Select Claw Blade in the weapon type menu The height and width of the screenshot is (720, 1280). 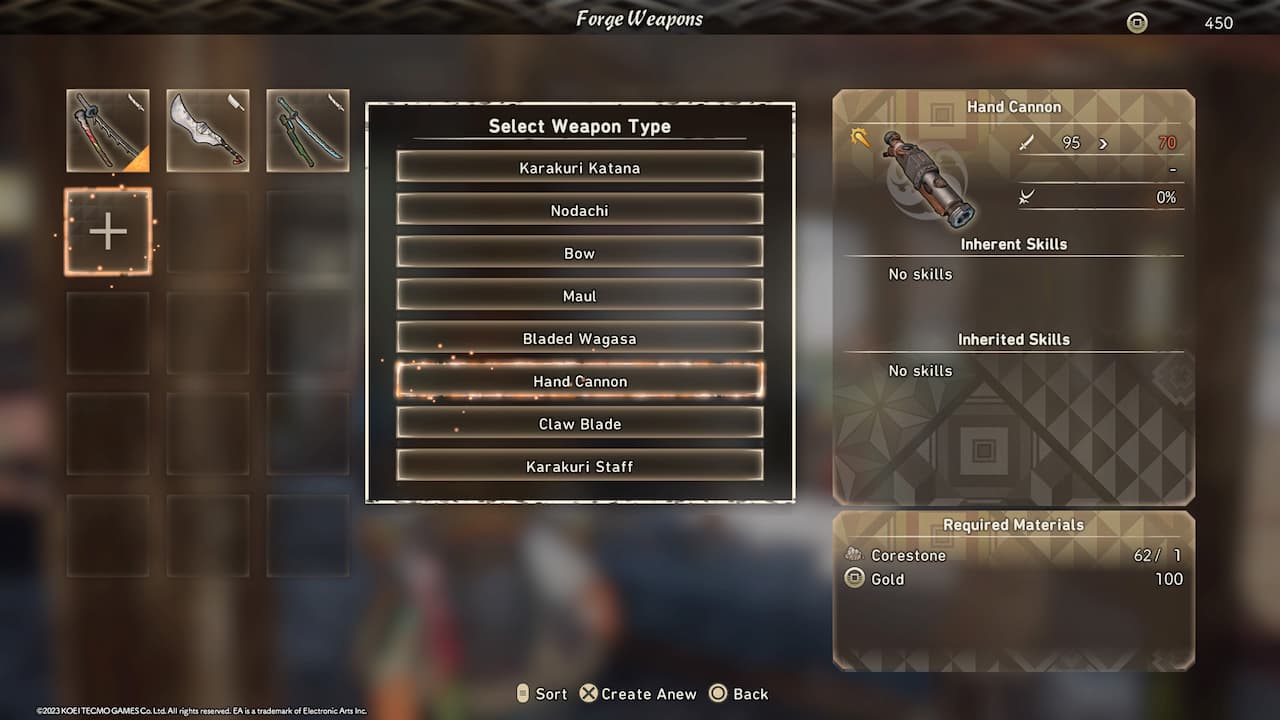click(579, 423)
